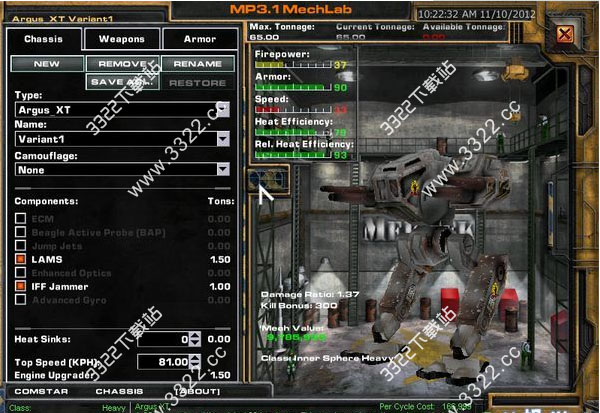Open the Camouflage dropdown
This screenshot has width=600, height=413.
[223, 170]
